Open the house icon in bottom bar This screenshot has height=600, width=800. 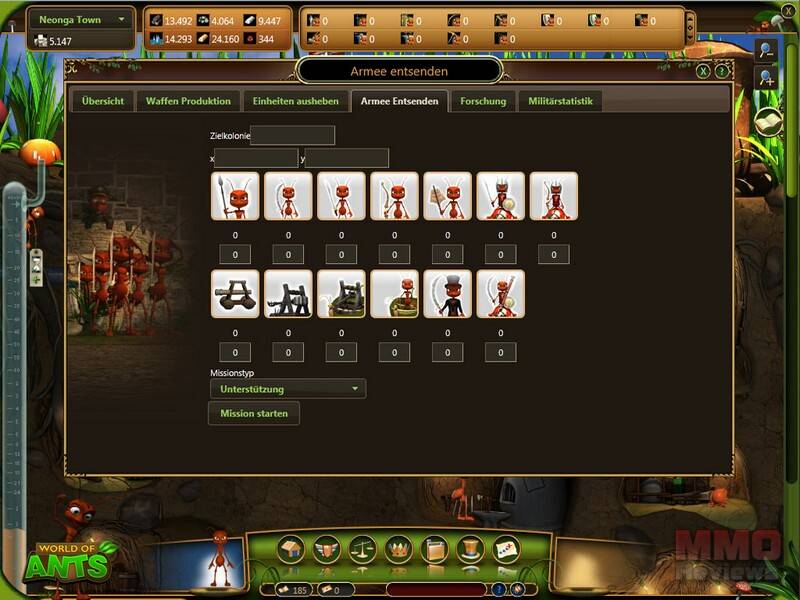[x=292, y=549]
